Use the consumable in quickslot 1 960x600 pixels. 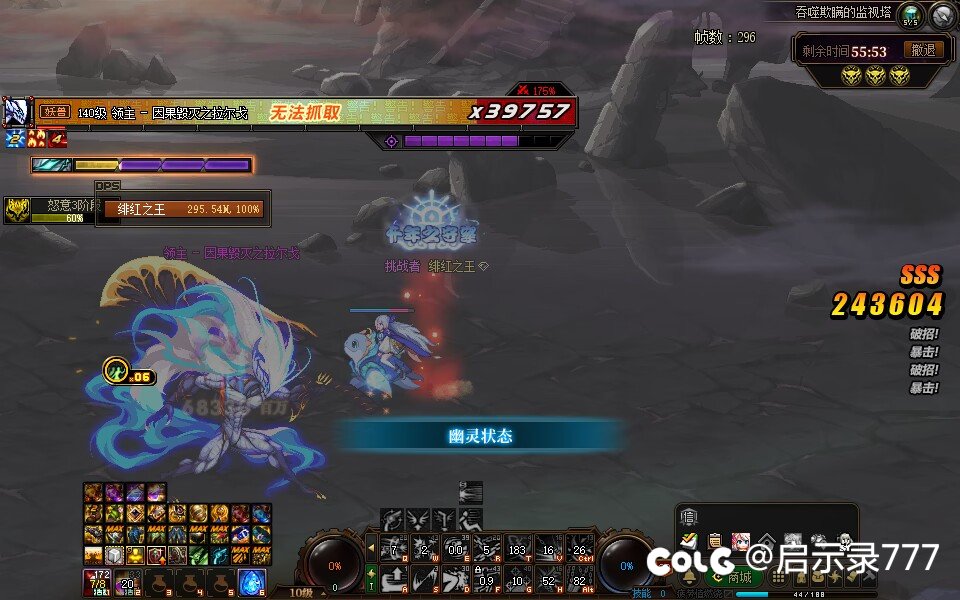pyautogui.click(x=96, y=582)
